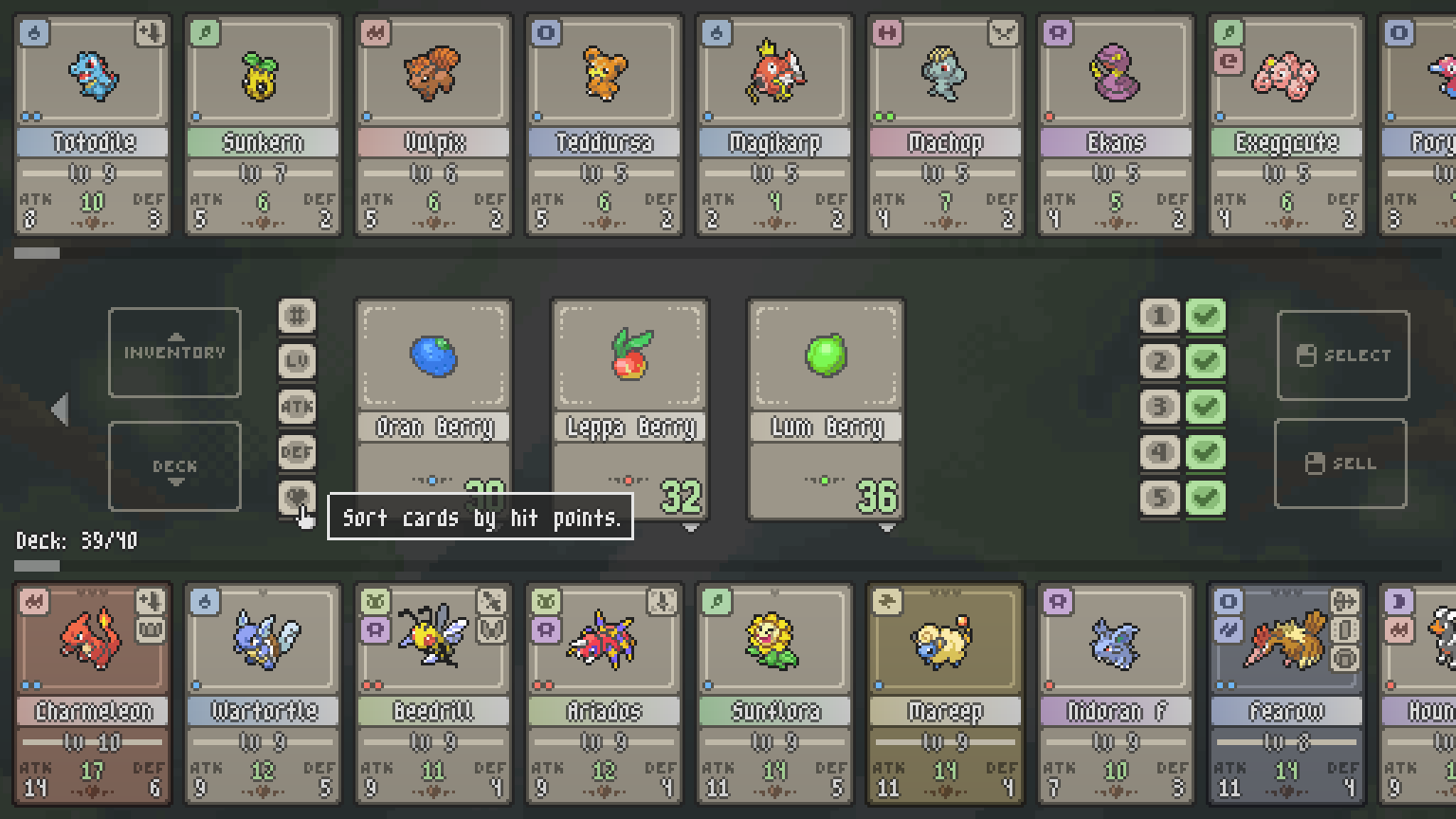Sort cards using the DEF icon
Viewport: 1456px width, 819px height.
tap(297, 452)
